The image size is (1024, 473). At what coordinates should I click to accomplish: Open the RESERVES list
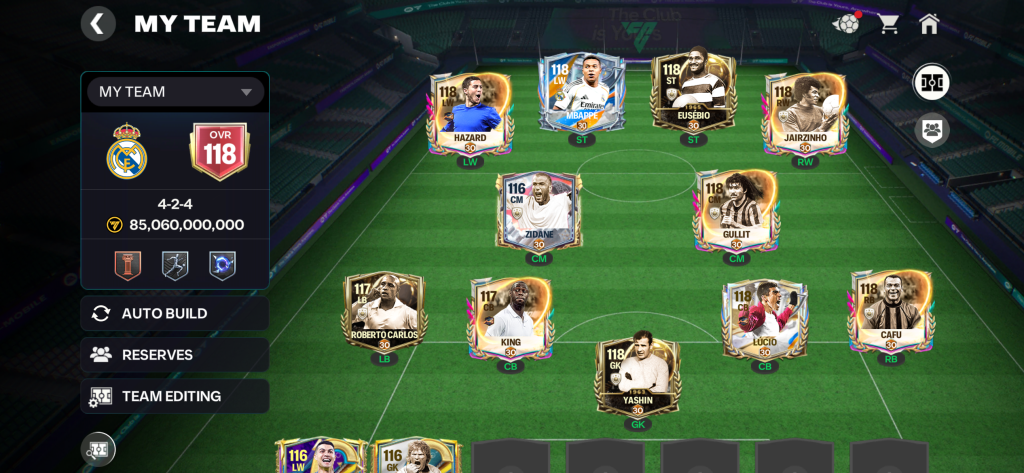coord(175,354)
